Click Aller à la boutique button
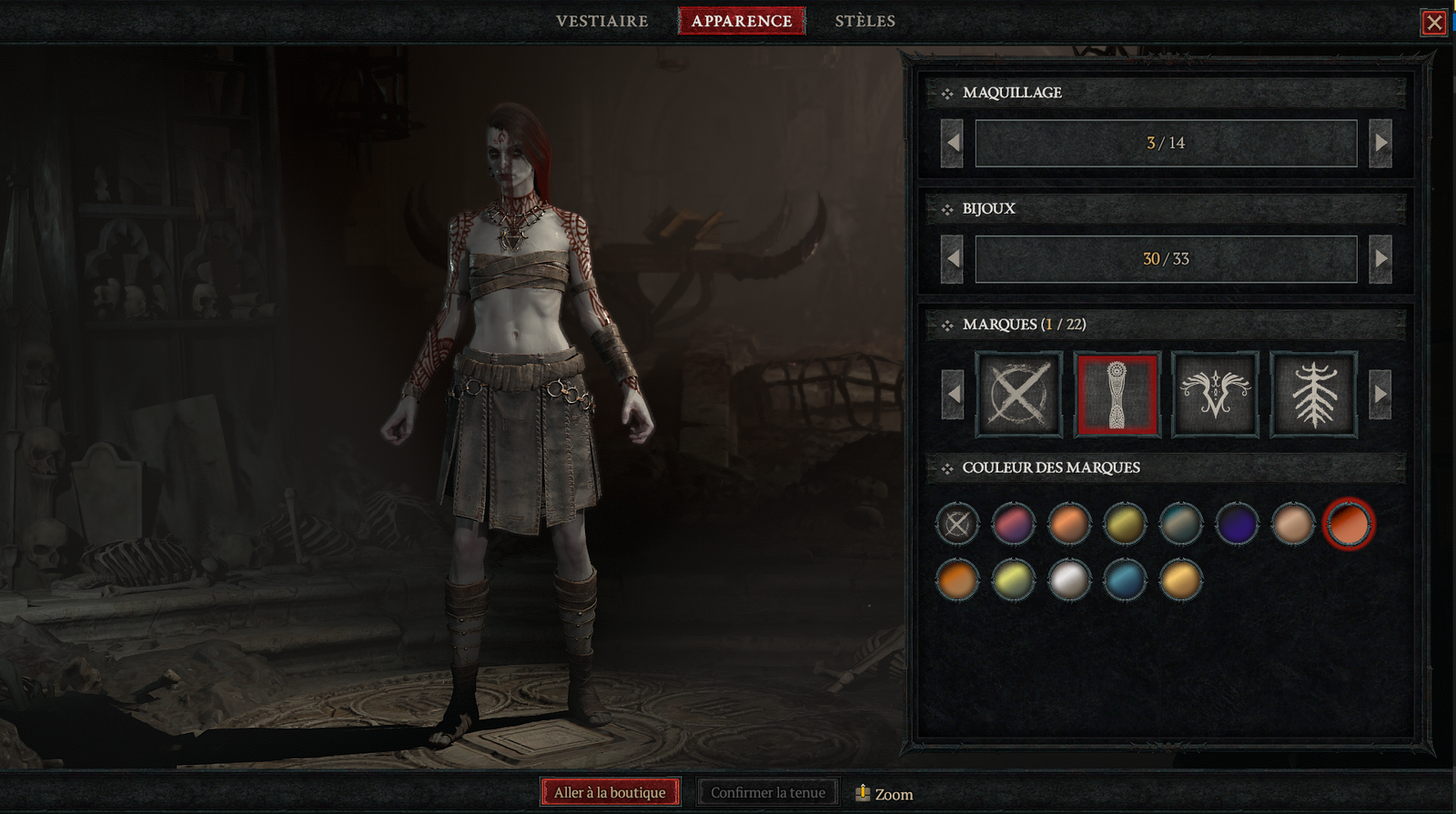The width and height of the screenshot is (1456, 814). coord(610,792)
